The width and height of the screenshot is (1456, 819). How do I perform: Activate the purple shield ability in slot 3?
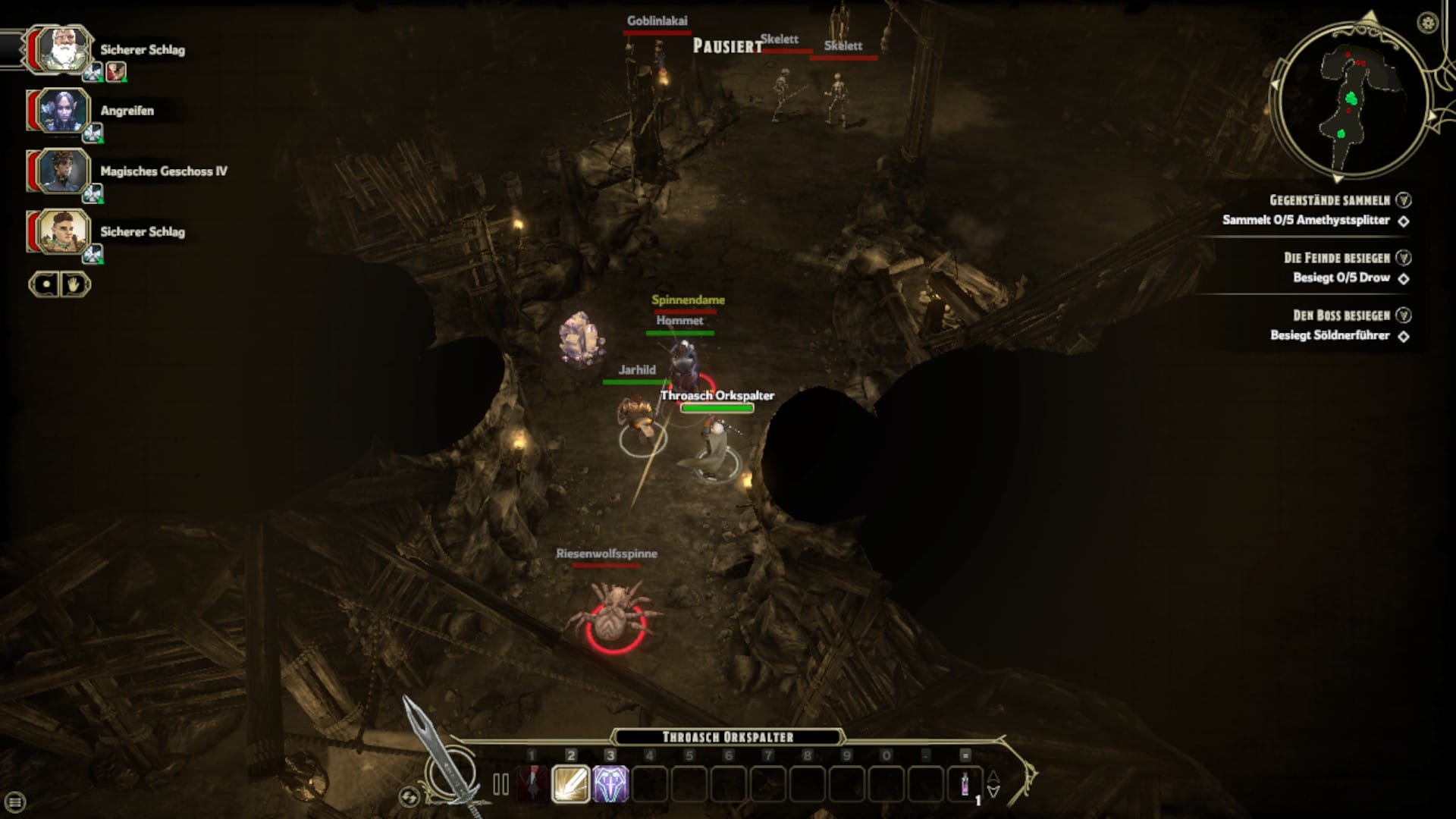tap(610, 784)
